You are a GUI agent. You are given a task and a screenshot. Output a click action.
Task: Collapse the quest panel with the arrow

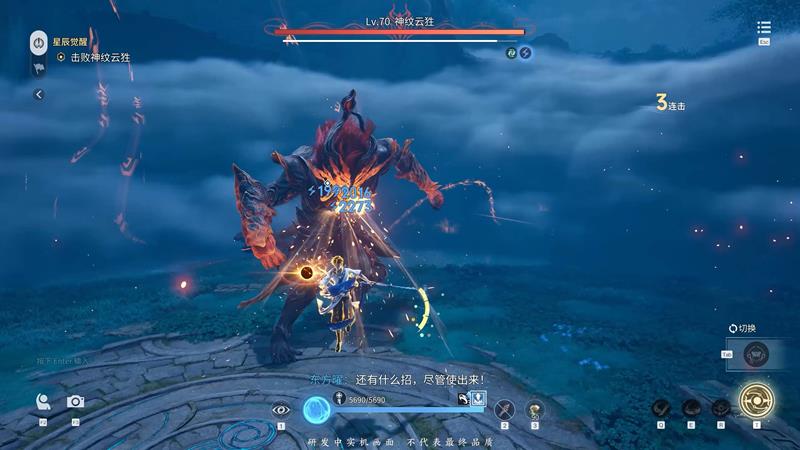click(38, 94)
